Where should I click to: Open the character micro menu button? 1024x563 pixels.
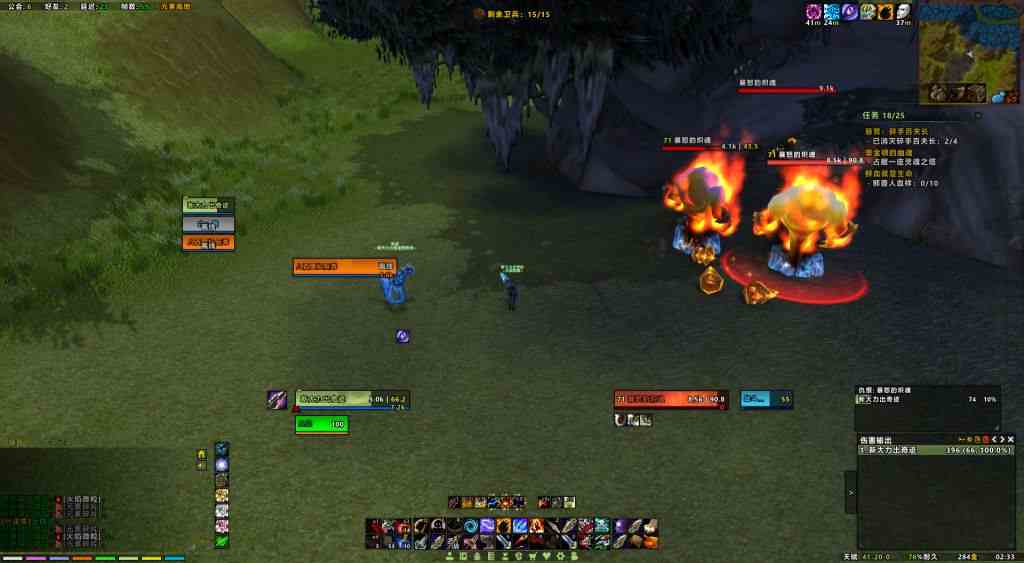451,555
